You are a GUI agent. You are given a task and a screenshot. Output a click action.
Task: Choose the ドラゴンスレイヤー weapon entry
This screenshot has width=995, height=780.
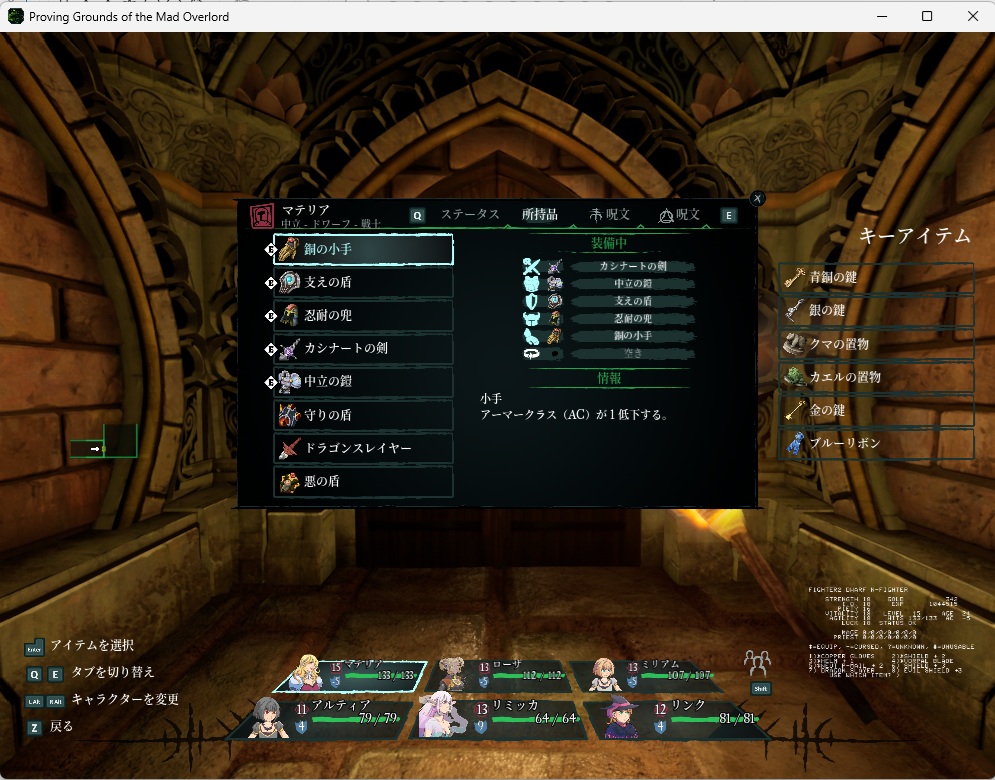[x=363, y=448]
